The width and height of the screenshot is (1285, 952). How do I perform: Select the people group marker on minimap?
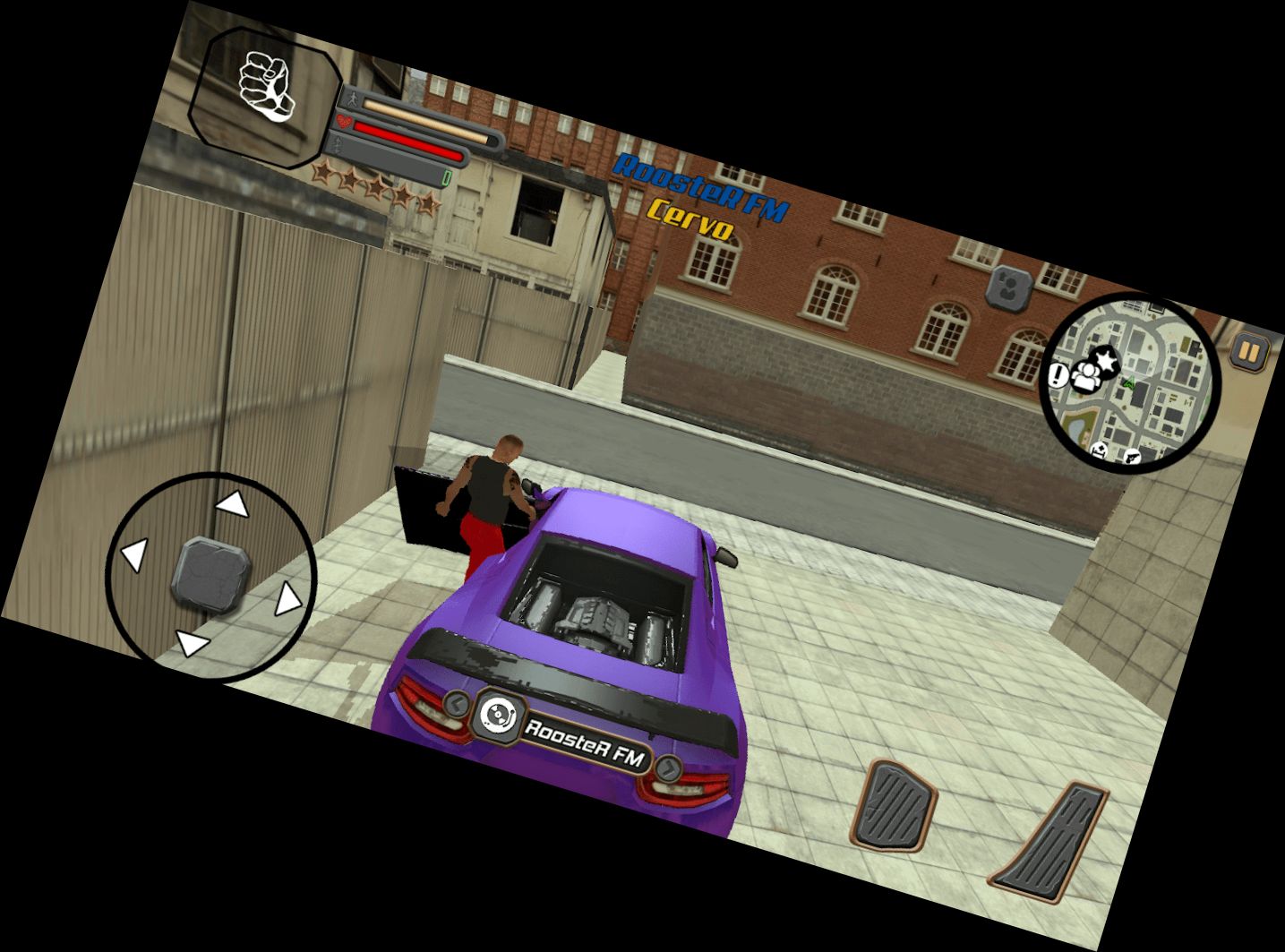(x=1085, y=375)
